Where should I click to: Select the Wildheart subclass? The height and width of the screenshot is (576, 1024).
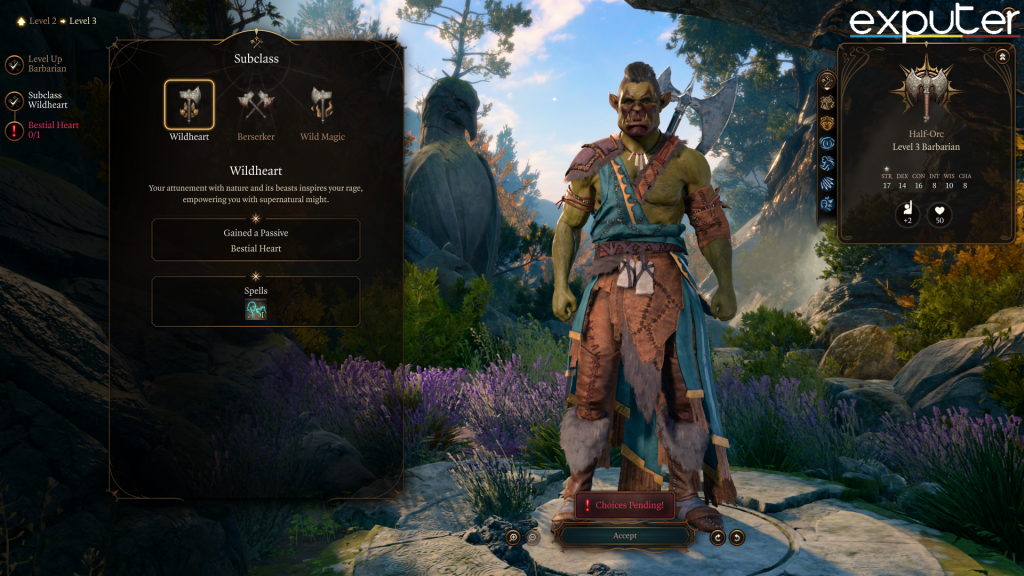coord(189,104)
